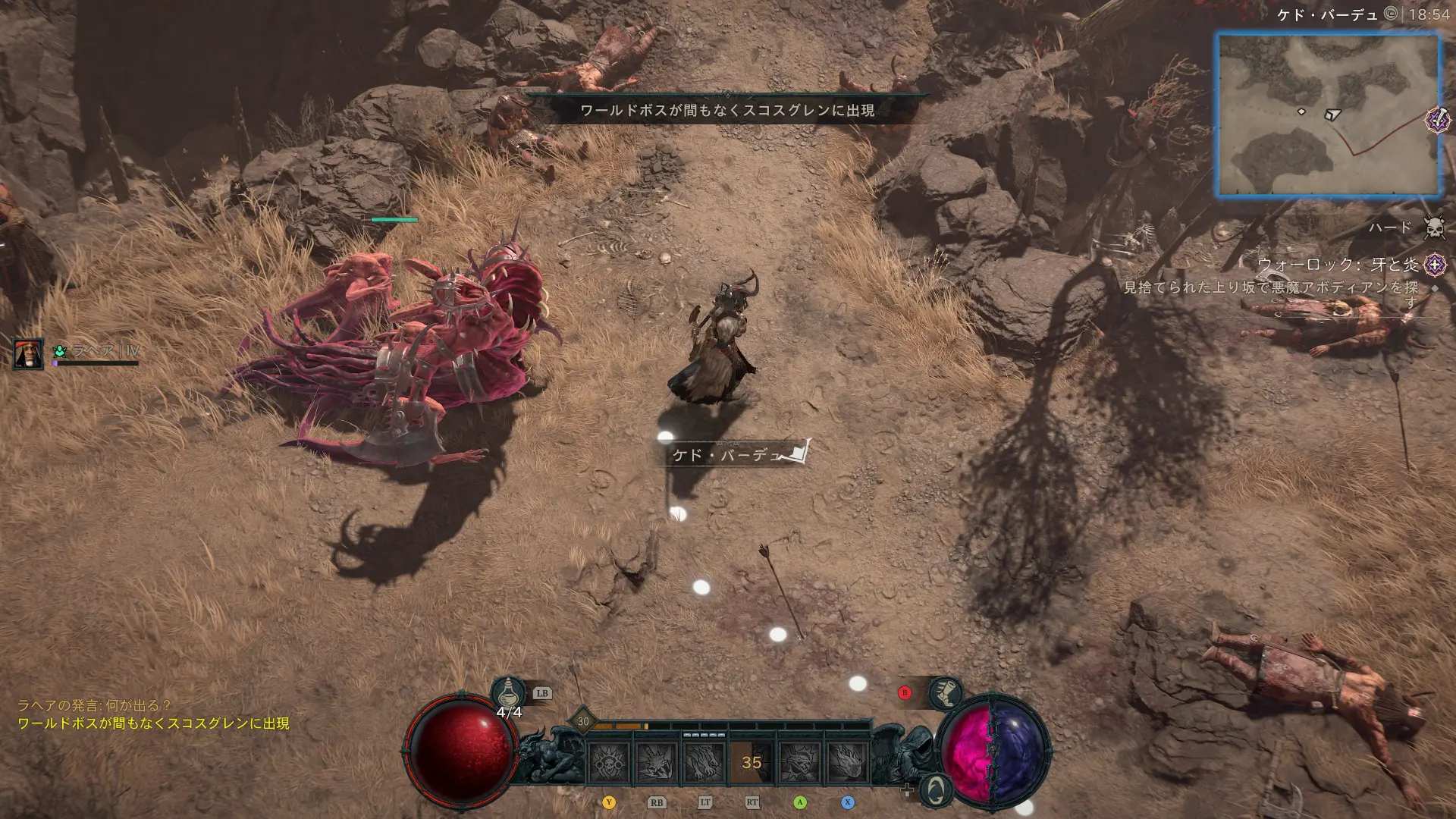Open the minimap
Screen dimensions: 1456x819
pos(1328,115)
